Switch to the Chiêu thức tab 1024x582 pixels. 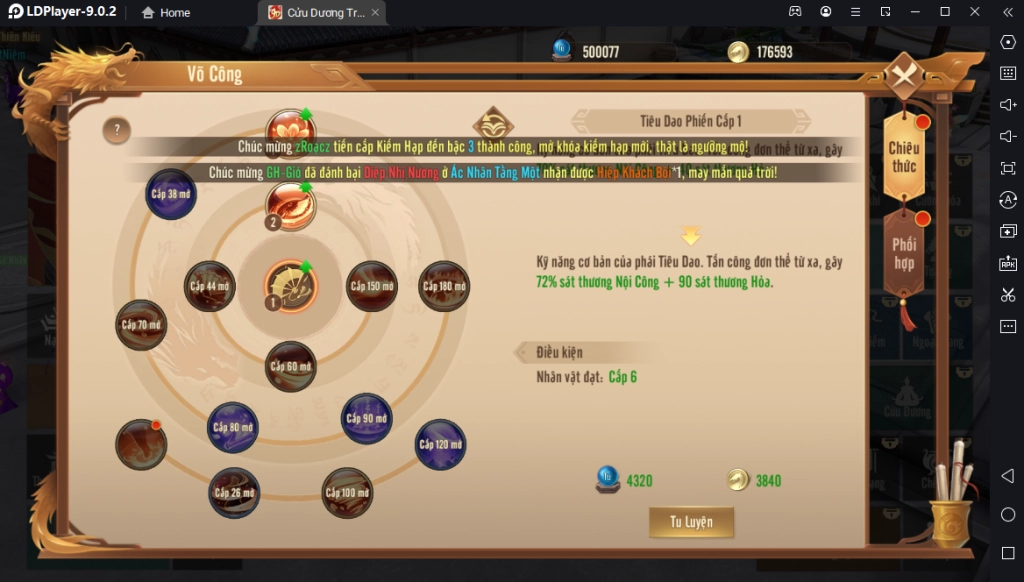pos(904,157)
